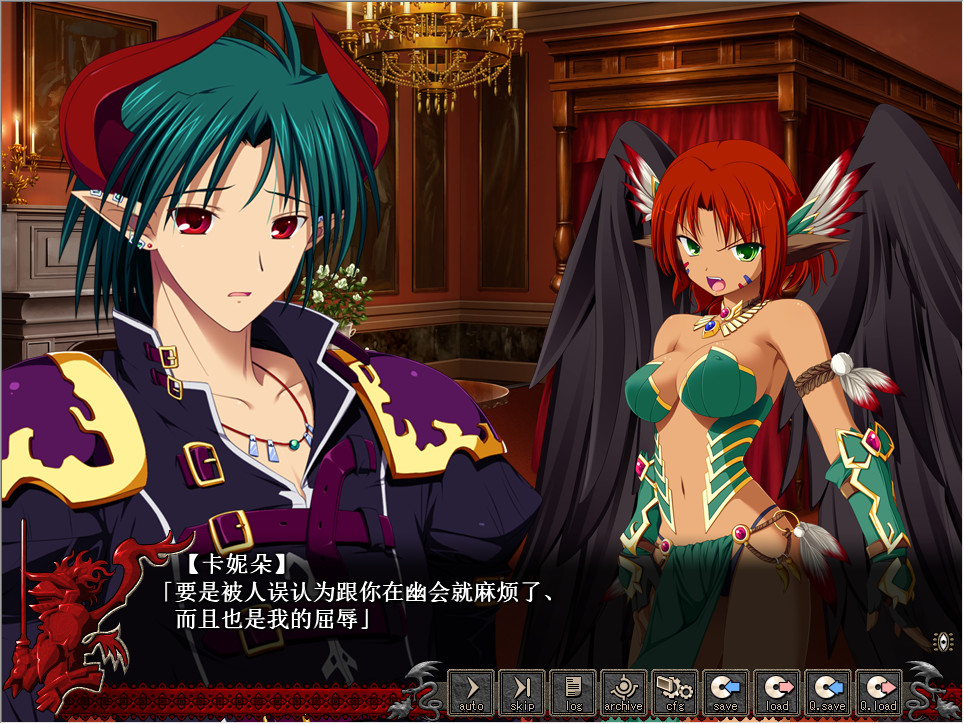Quick load using the Q.load button
The width and height of the screenshot is (964, 724).
(879, 692)
